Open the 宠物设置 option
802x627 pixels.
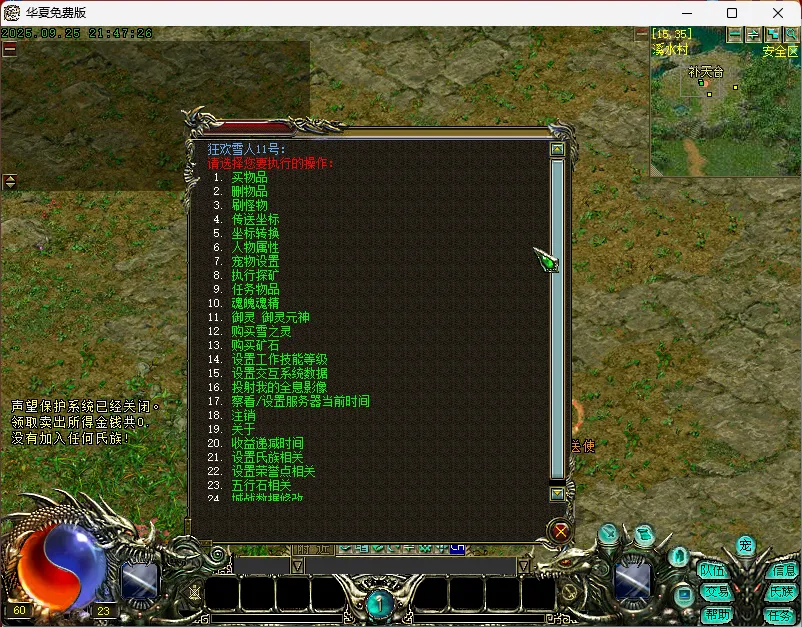[x=255, y=261]
